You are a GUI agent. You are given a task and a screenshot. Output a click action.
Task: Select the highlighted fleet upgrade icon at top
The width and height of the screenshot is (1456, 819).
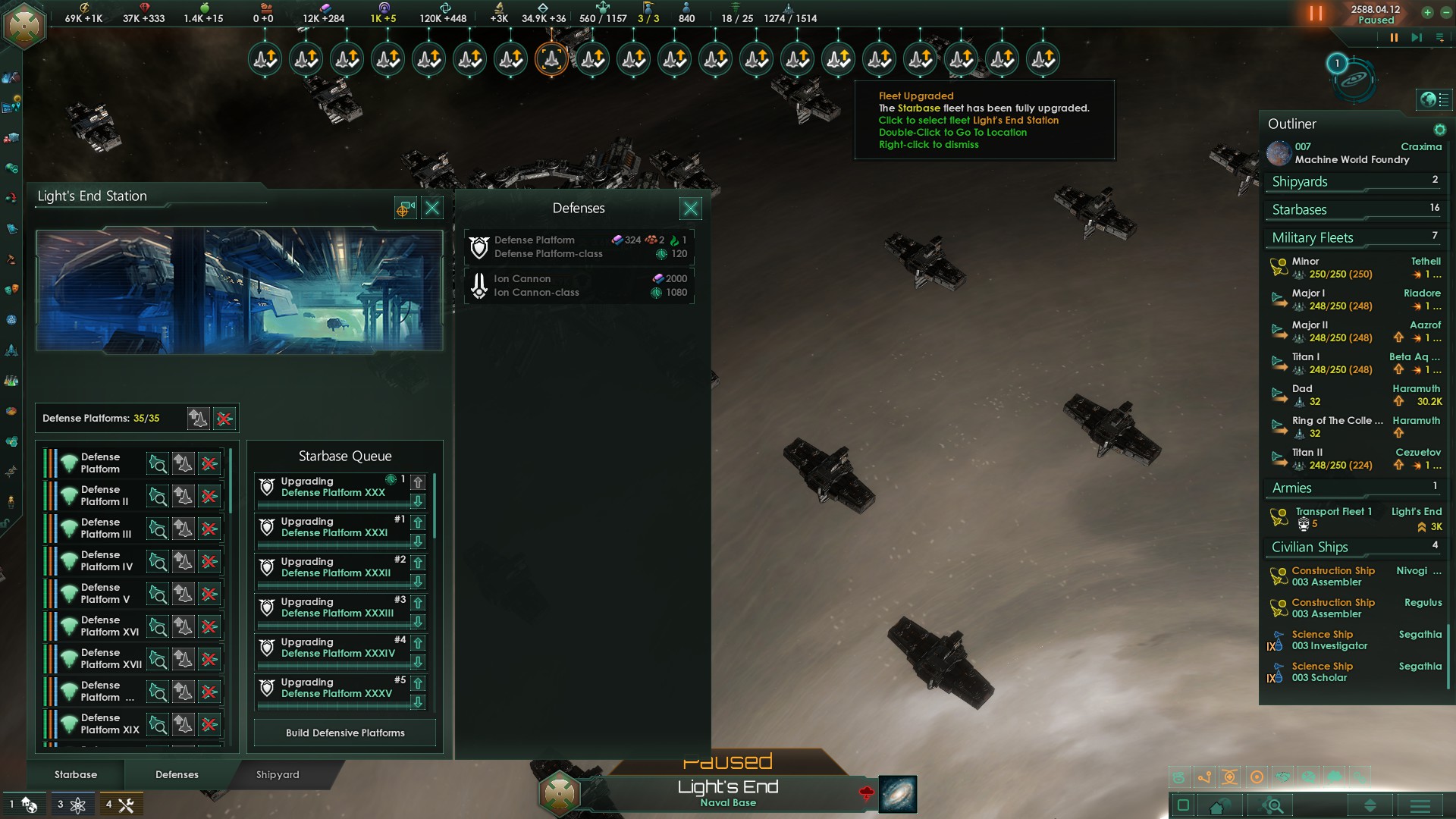551,58
